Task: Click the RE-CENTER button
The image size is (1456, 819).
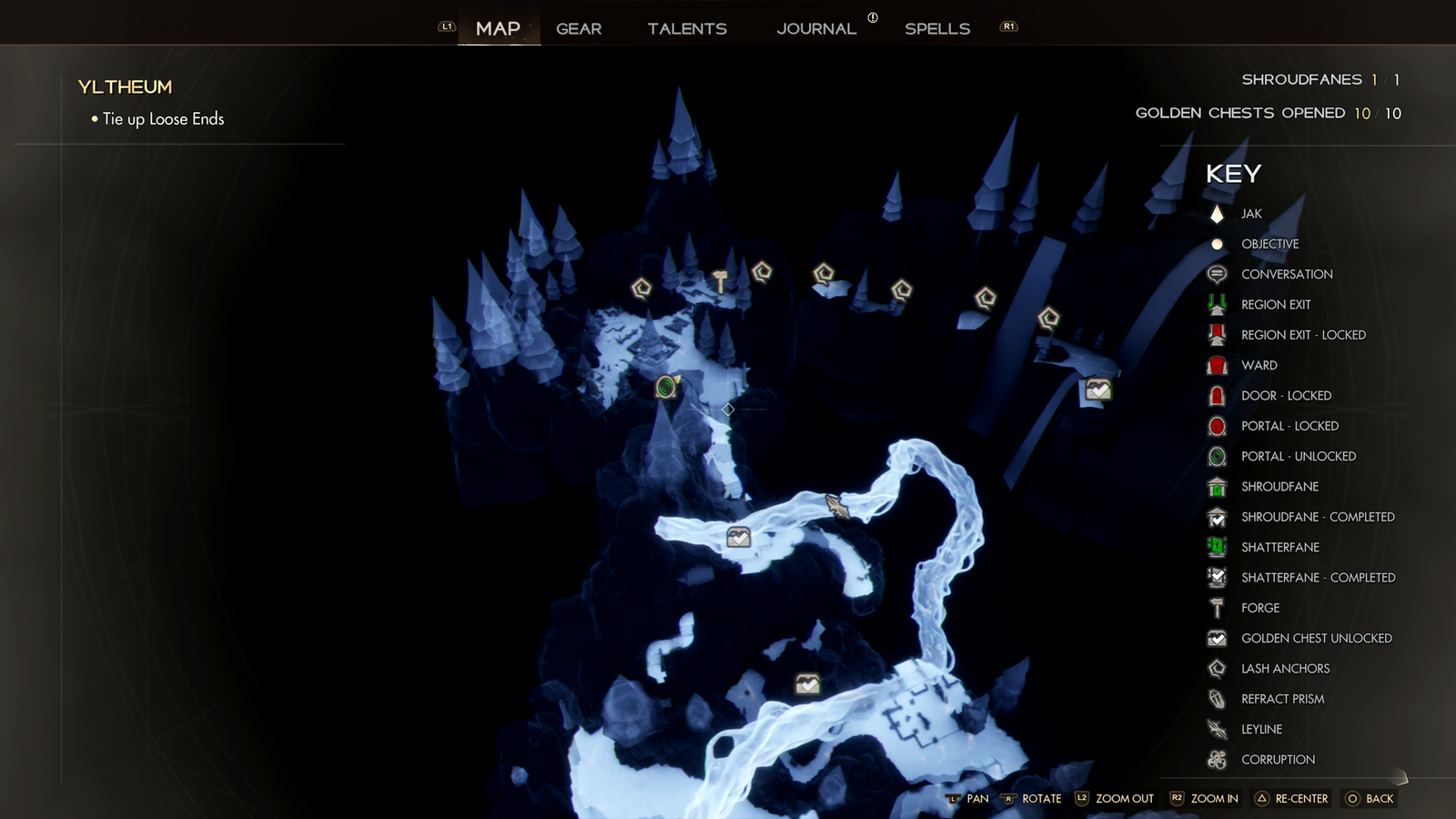Action: point(1290,798)
